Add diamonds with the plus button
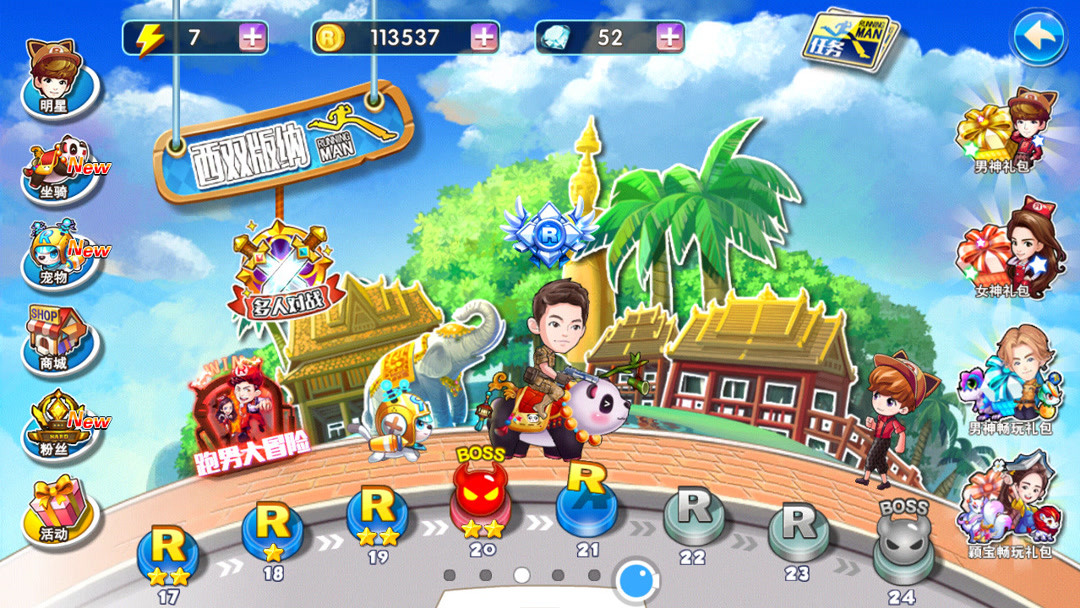The image size is (1080, 608). pos(669,38)
